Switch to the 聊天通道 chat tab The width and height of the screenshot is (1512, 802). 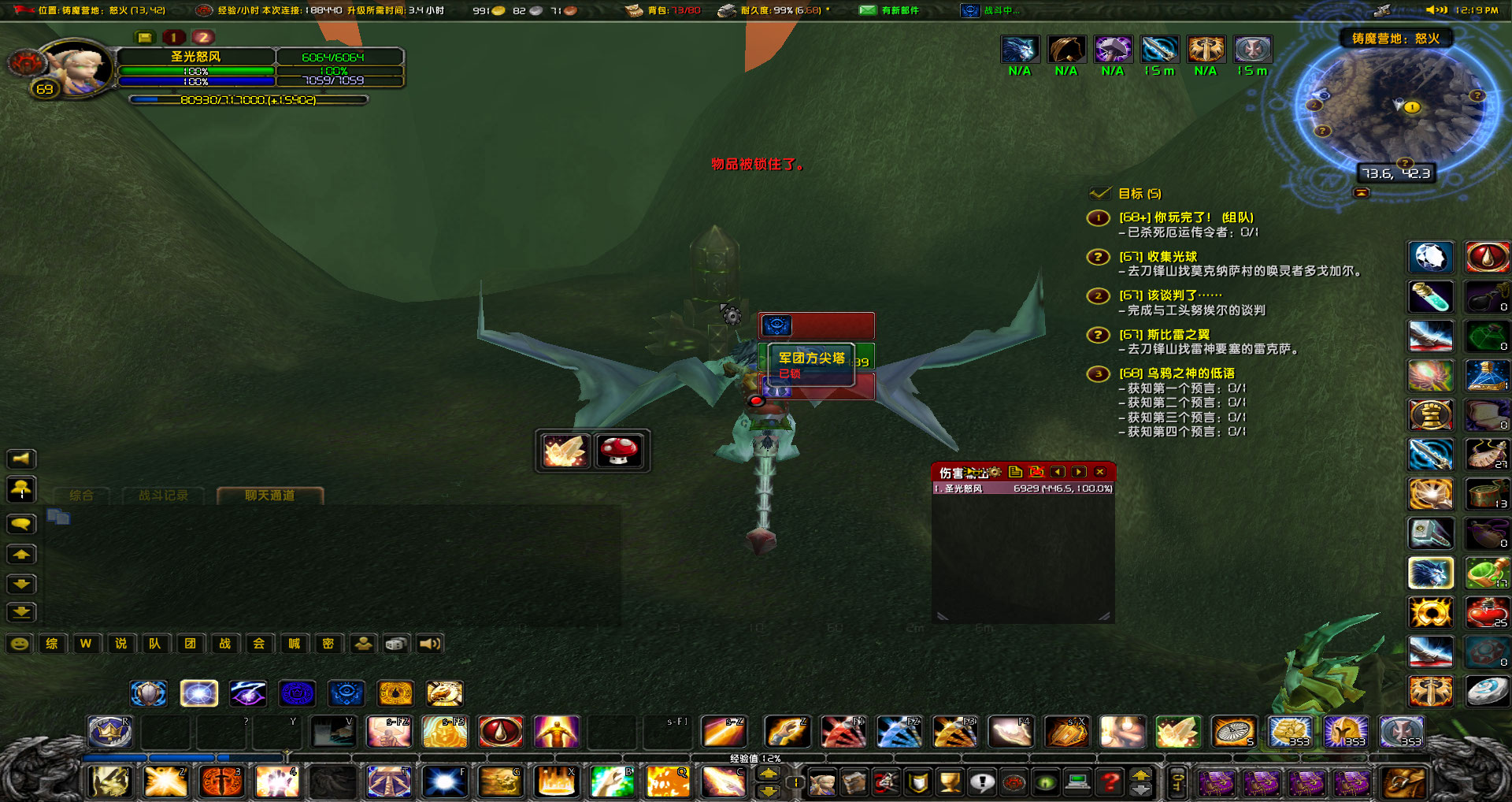(272, 496)
